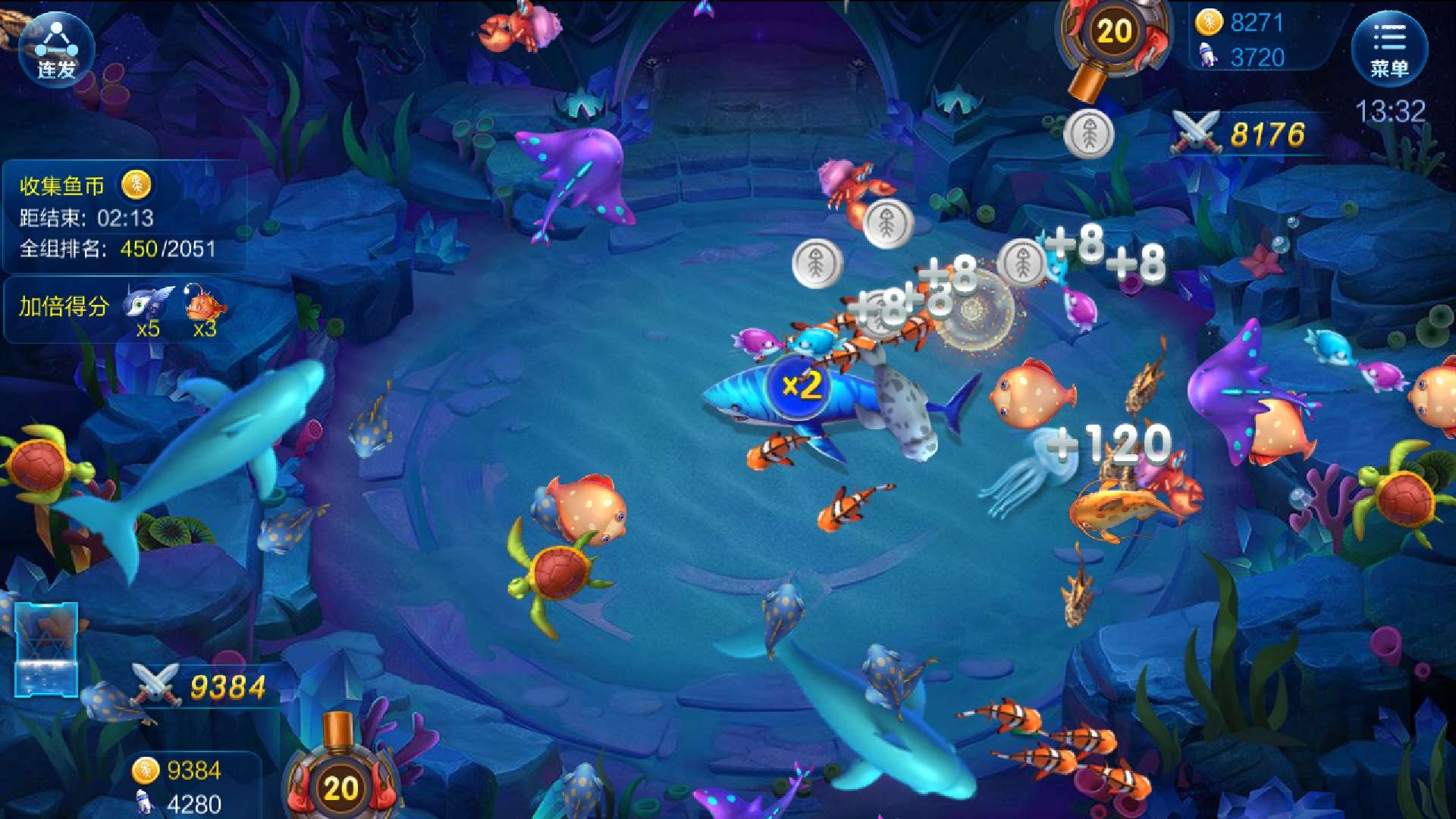This screenshot has width=1456, height=819.
Task: Select the ice freeze skill card
Action: (46, 648)
